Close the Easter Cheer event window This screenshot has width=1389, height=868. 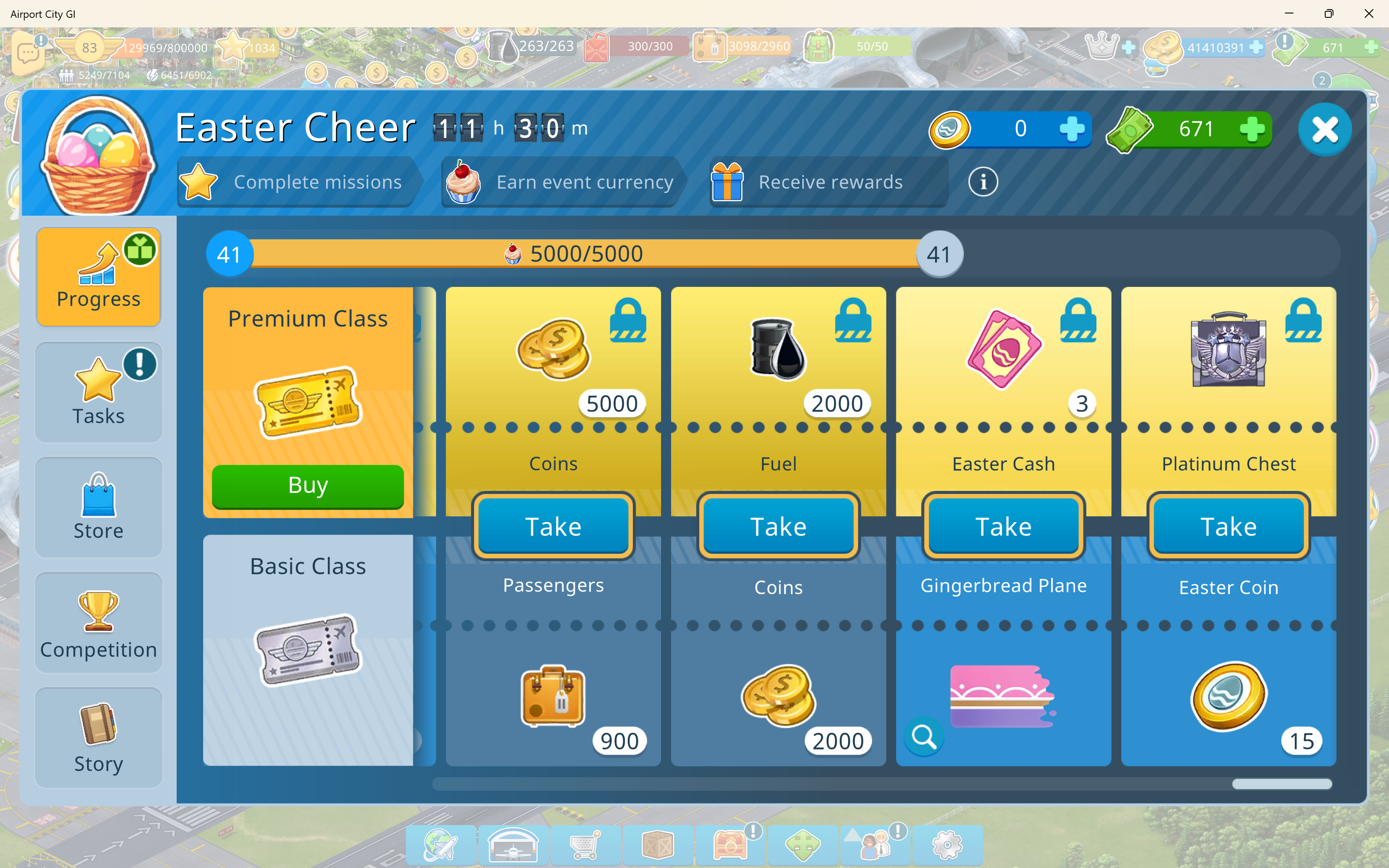click(x=1324, y=129)
